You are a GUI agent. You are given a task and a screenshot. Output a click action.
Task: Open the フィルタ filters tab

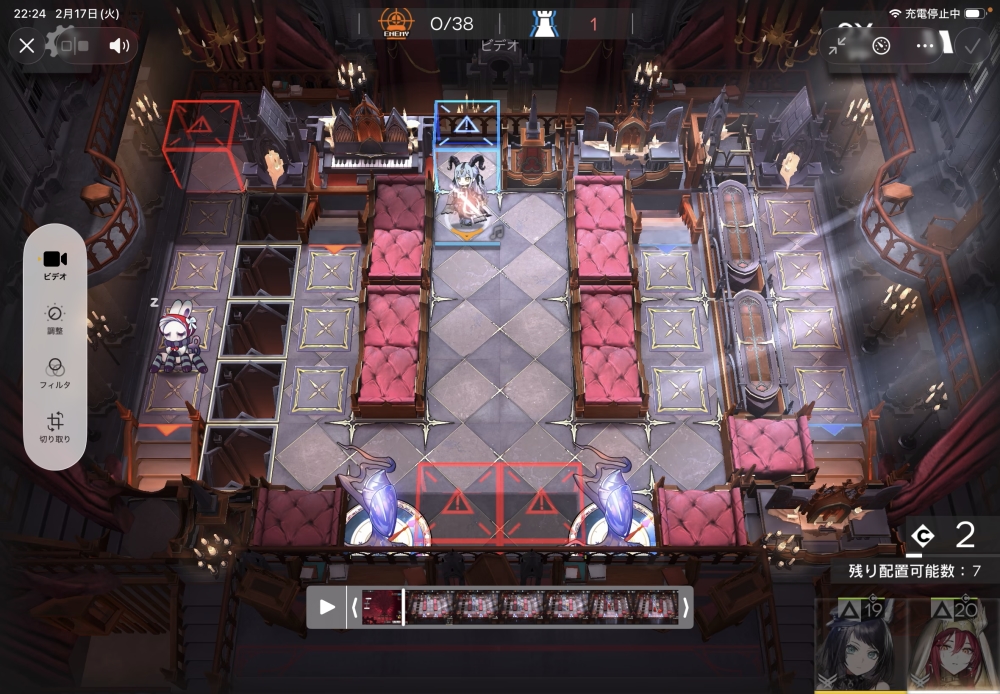[55, 373]
